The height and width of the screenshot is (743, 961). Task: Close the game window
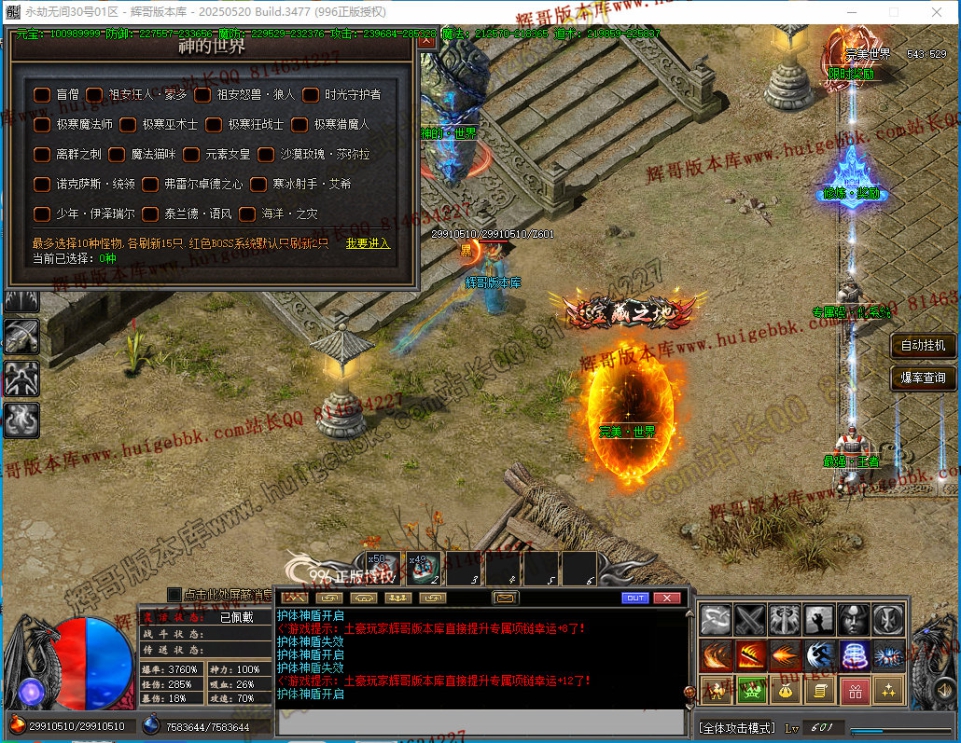click(x=937, y=13)
